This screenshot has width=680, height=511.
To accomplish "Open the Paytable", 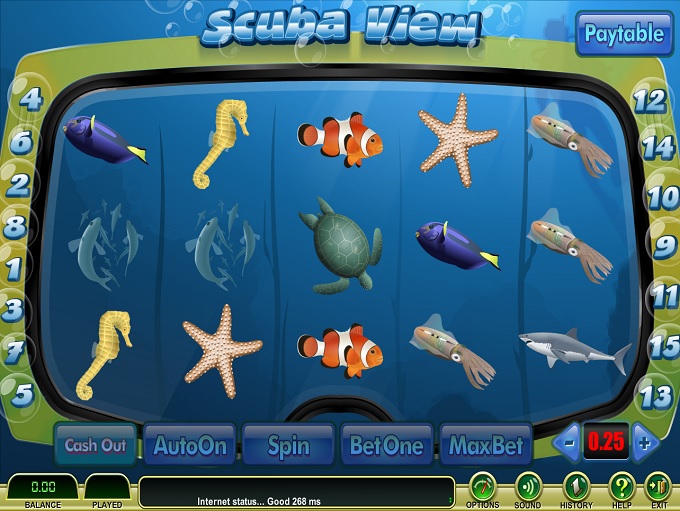I will (x=624, y=34).
